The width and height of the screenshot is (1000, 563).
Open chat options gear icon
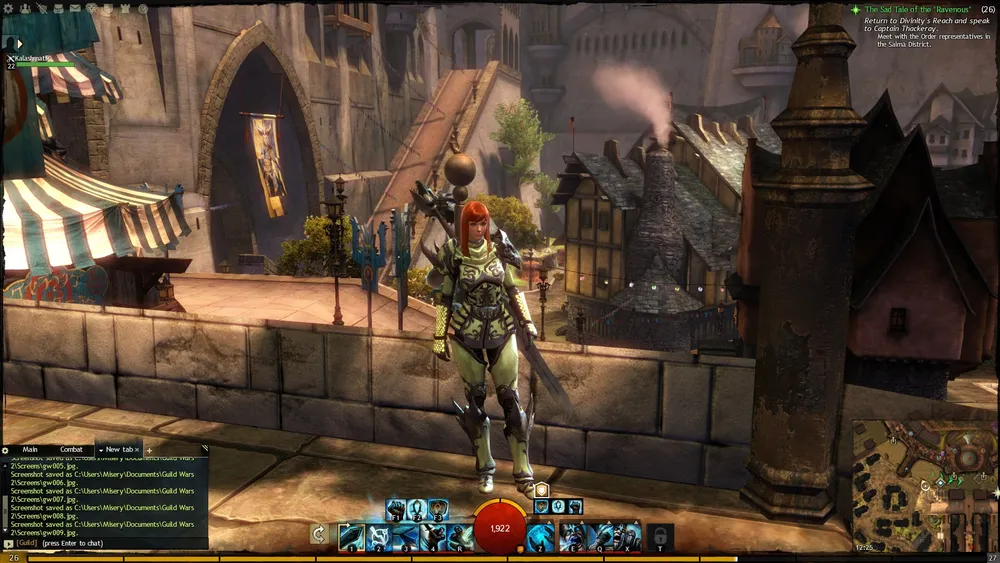click(6, 451)
